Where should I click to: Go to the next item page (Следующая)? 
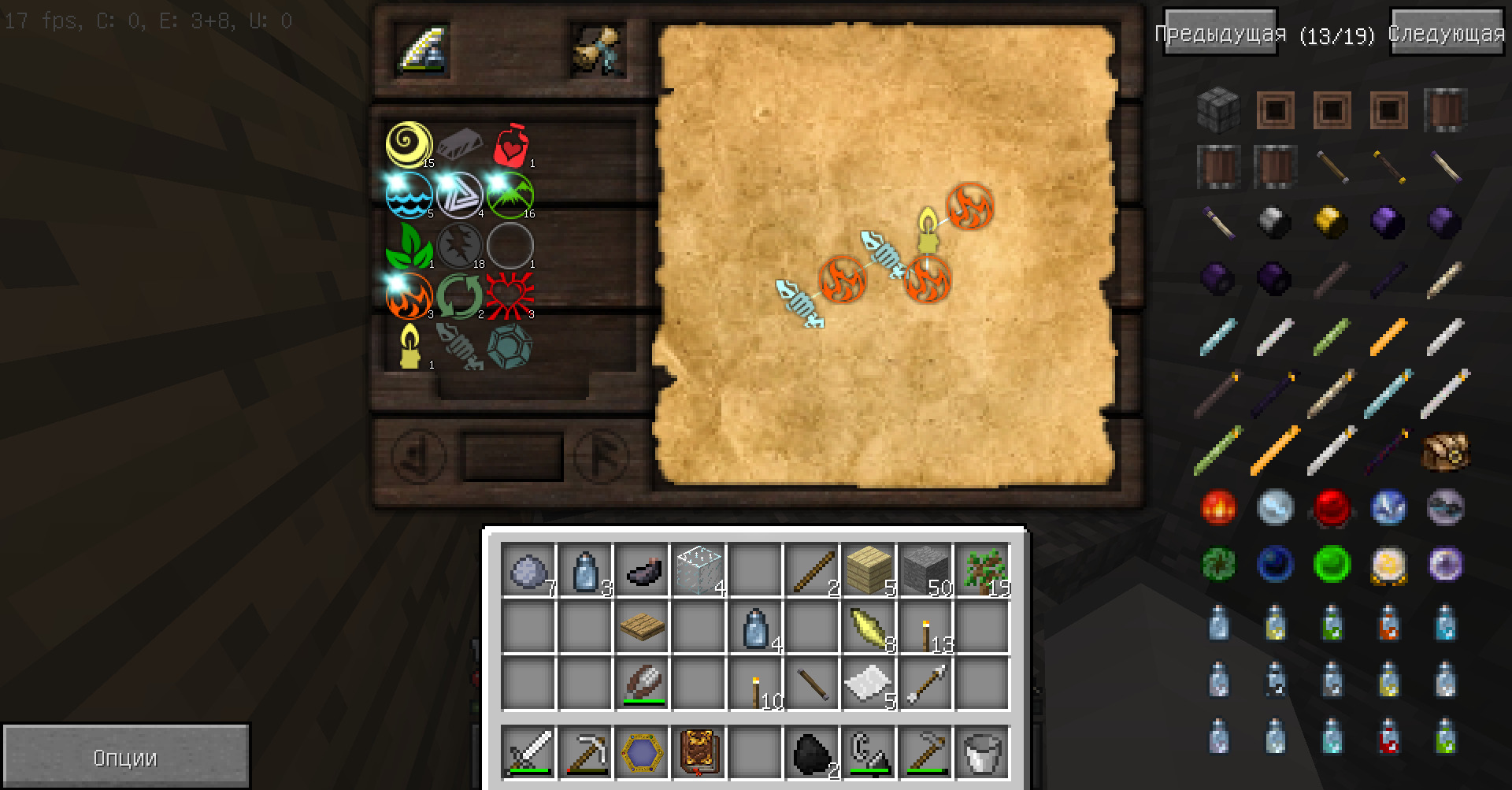pos(1447,33)
